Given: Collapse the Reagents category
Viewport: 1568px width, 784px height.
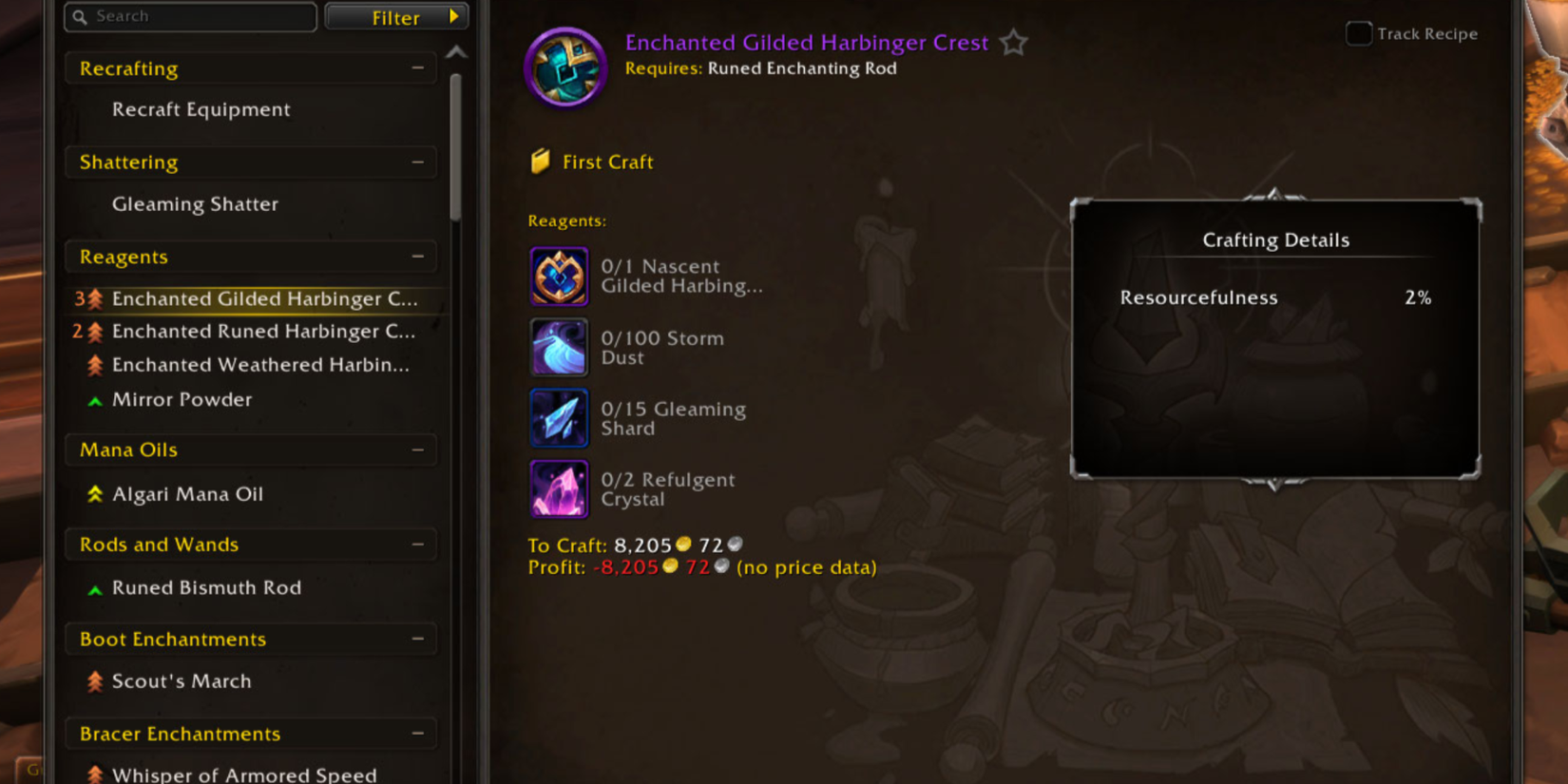Looking at the screenshot, I should click(x=418, y=257).
